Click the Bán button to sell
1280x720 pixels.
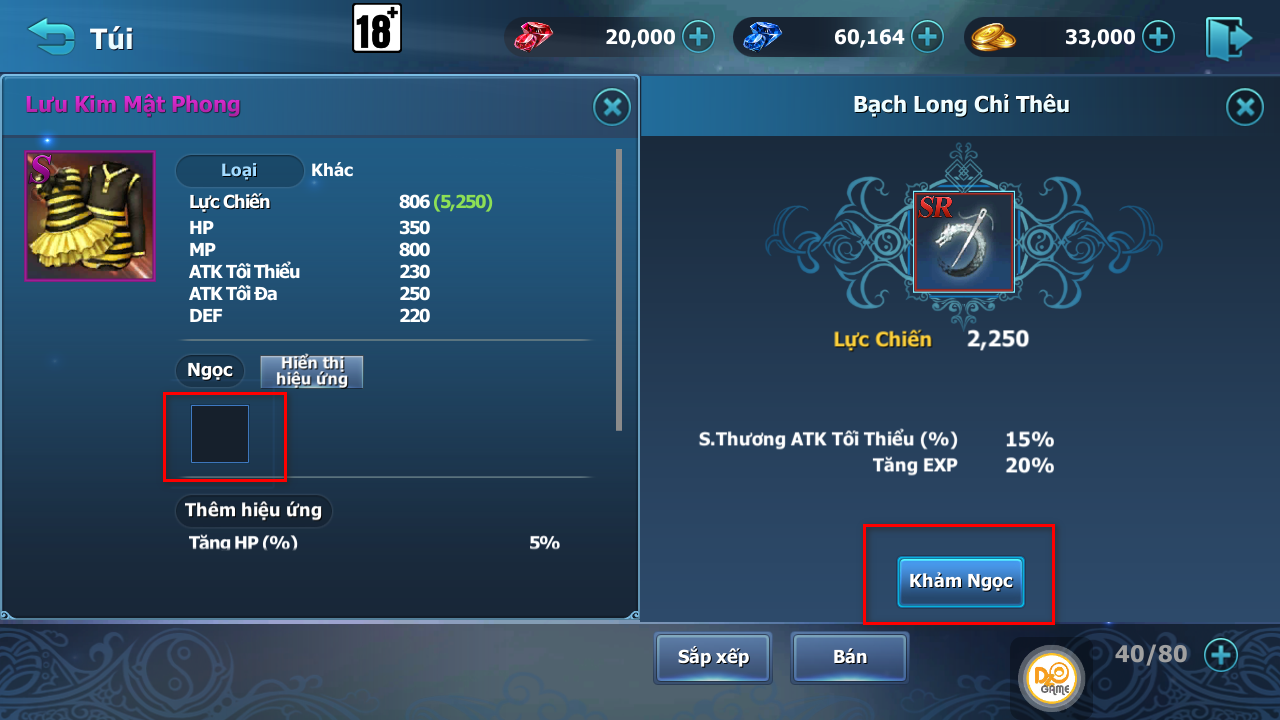click(849, 657)
